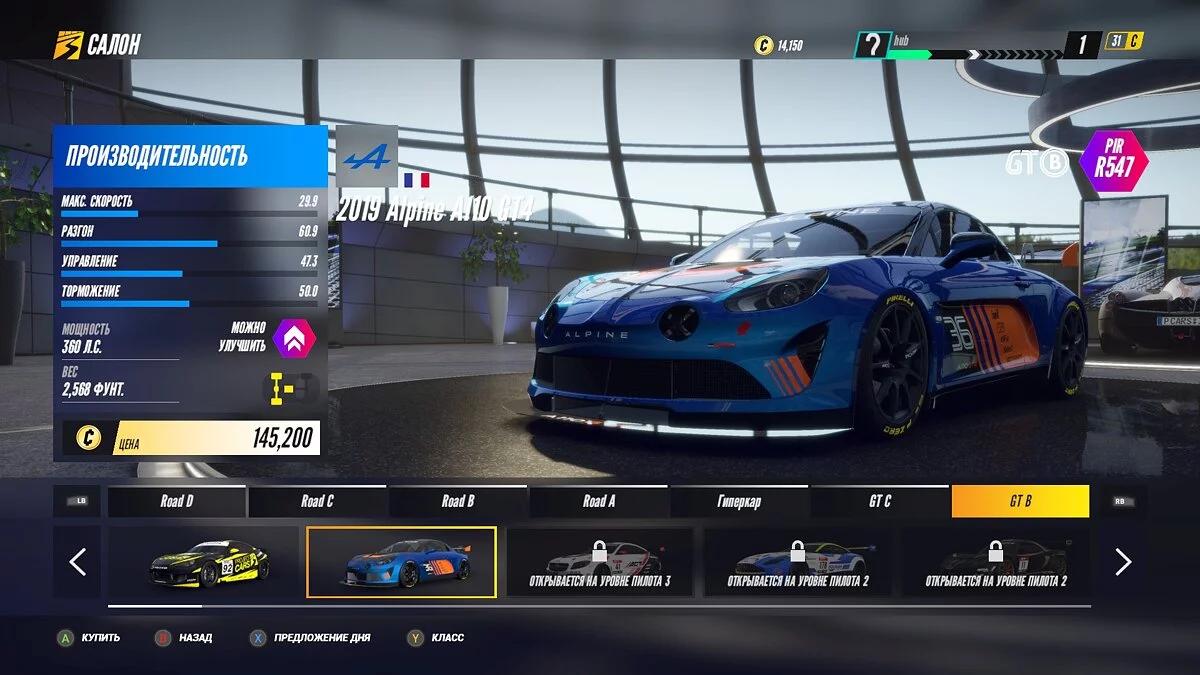1200x675 pixels.
Task: Switch to the Road D class tab
Action: [x=177, y=501]
